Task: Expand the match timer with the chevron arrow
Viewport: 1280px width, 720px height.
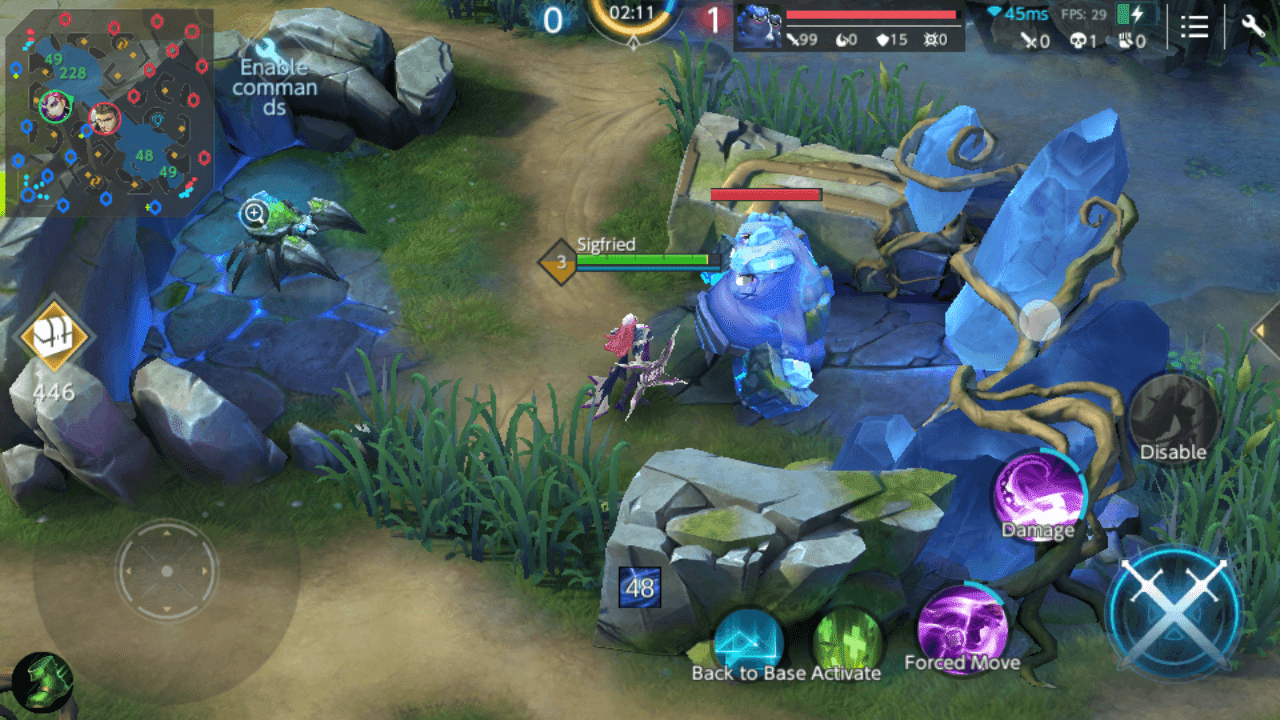Action: click(x=633, y=44)
